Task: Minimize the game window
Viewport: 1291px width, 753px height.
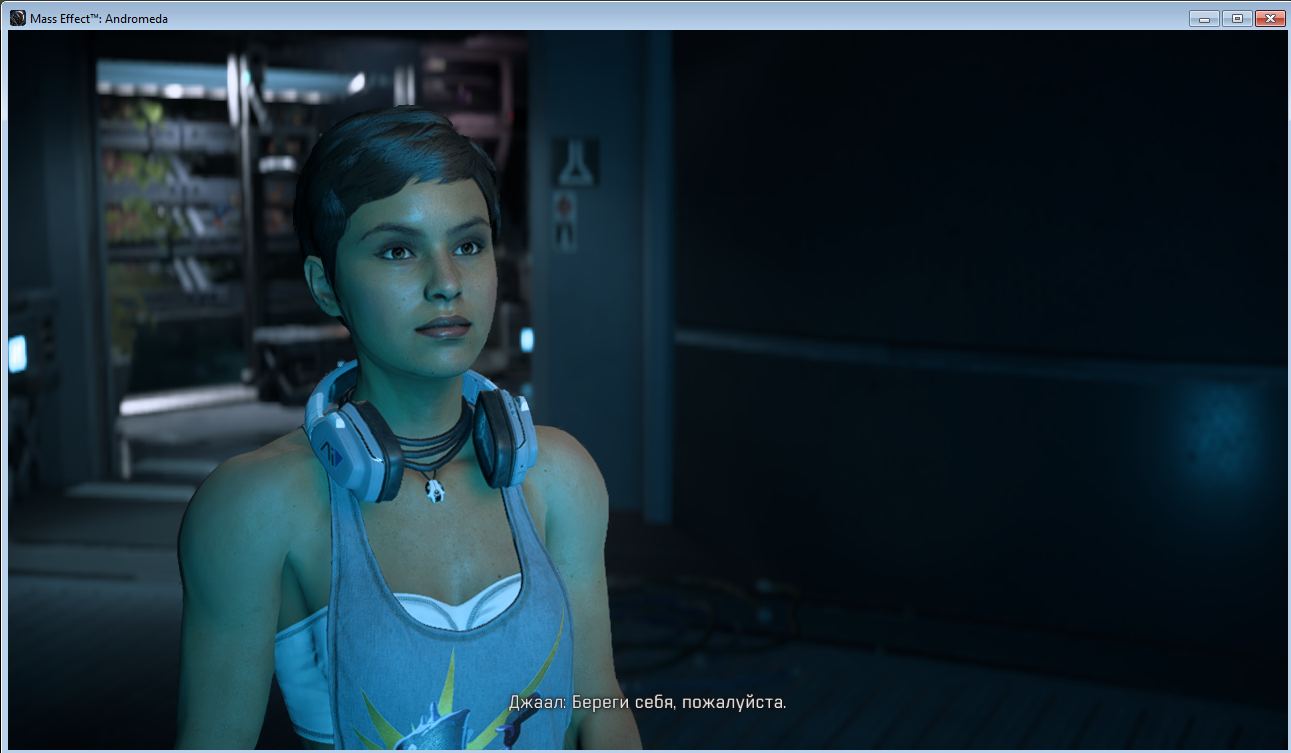Action: point(1204,18)
